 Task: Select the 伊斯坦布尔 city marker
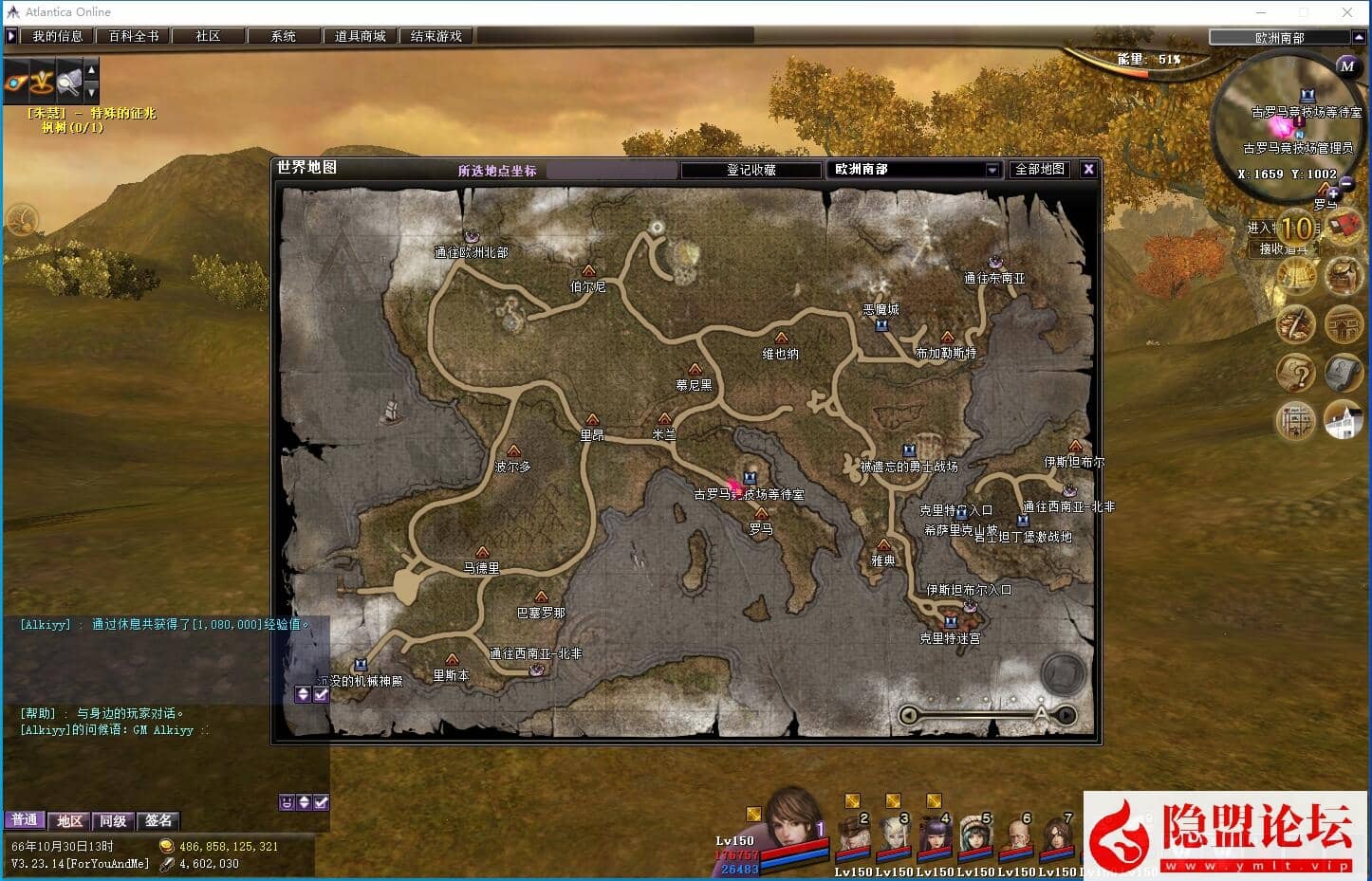click(x=1074, y=447)
